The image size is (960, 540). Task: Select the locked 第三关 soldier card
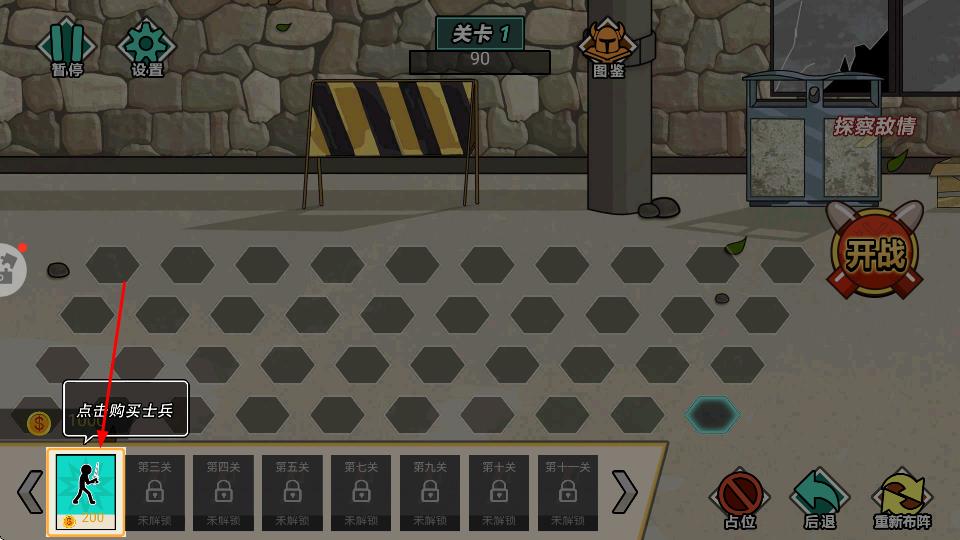tap(155, 492)
